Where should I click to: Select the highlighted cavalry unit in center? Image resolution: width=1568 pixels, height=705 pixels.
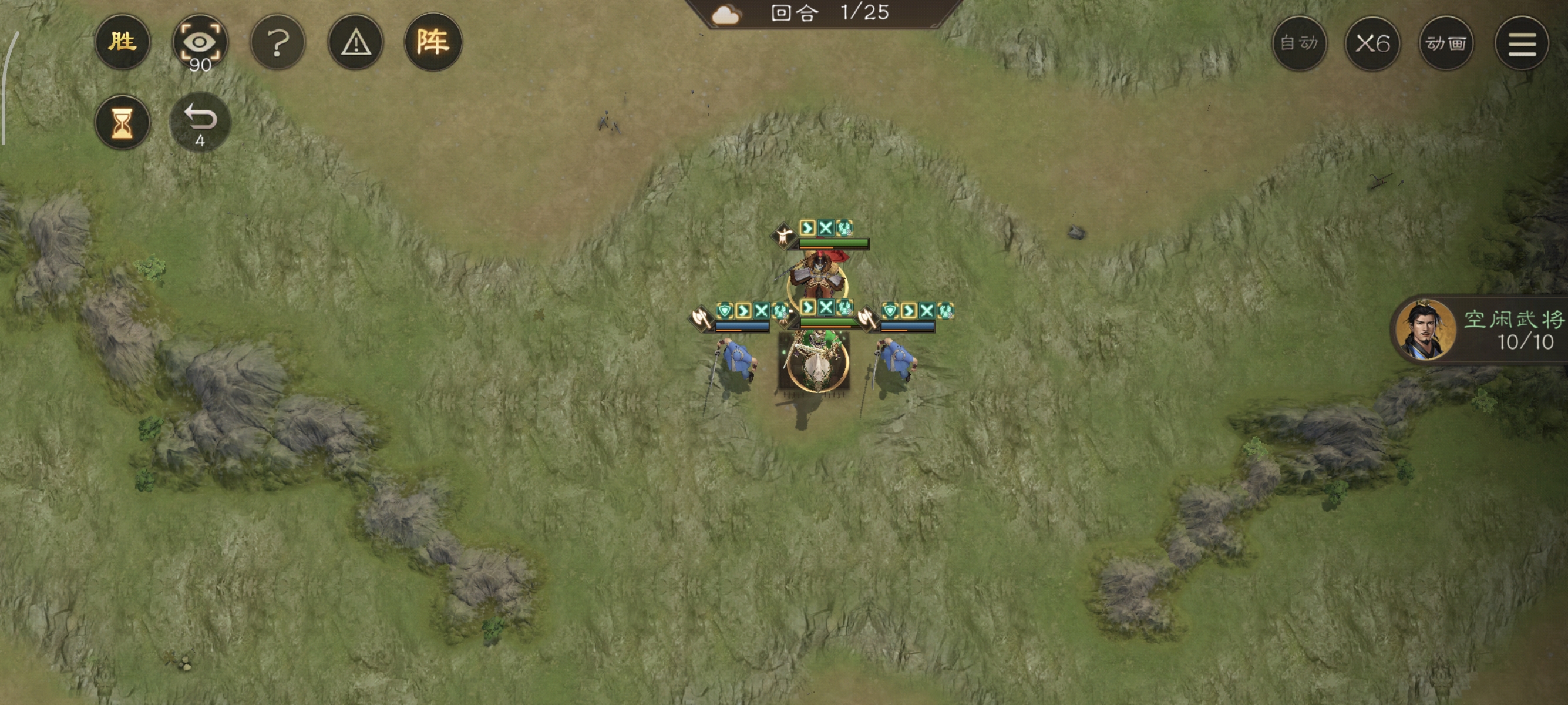pyautogui.click(x=816, y=363)
